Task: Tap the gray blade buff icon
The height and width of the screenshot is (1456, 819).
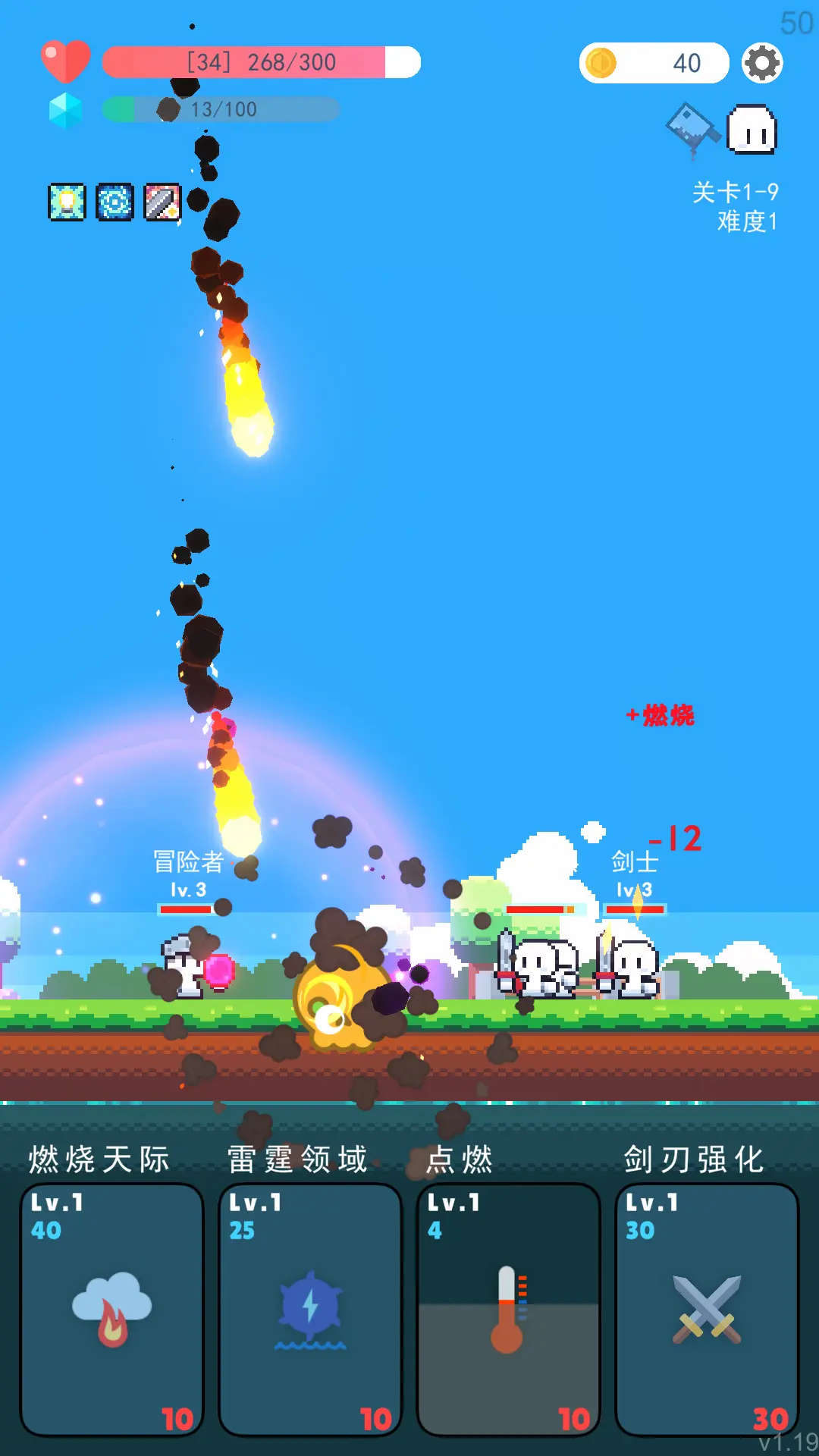Action: click(x=162, y=202)
